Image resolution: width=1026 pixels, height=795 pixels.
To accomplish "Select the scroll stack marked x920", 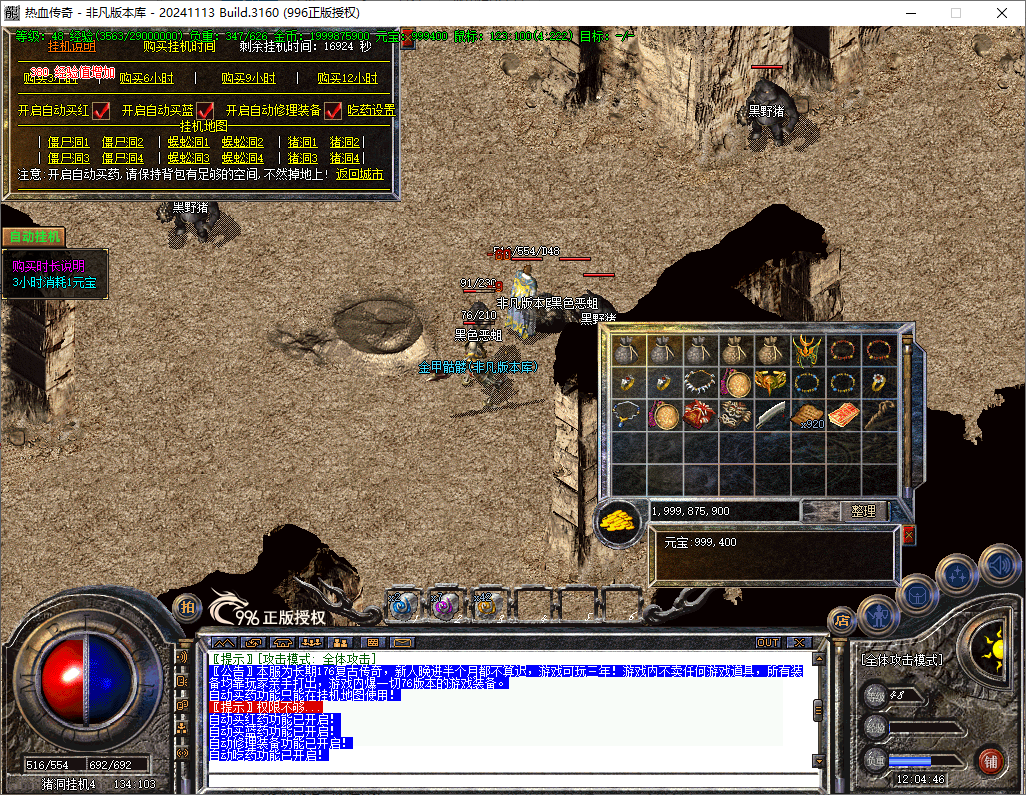I will click(x=806, y=414).
